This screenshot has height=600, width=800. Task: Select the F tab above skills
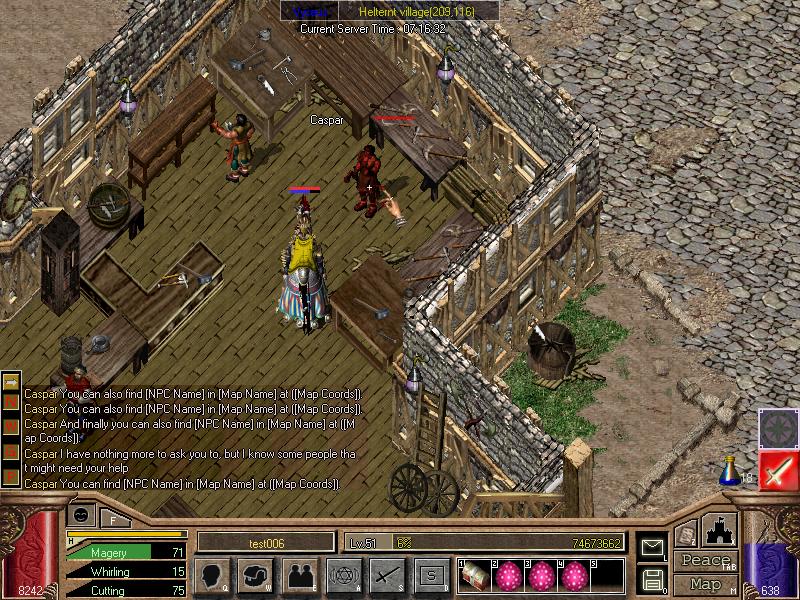113,519
